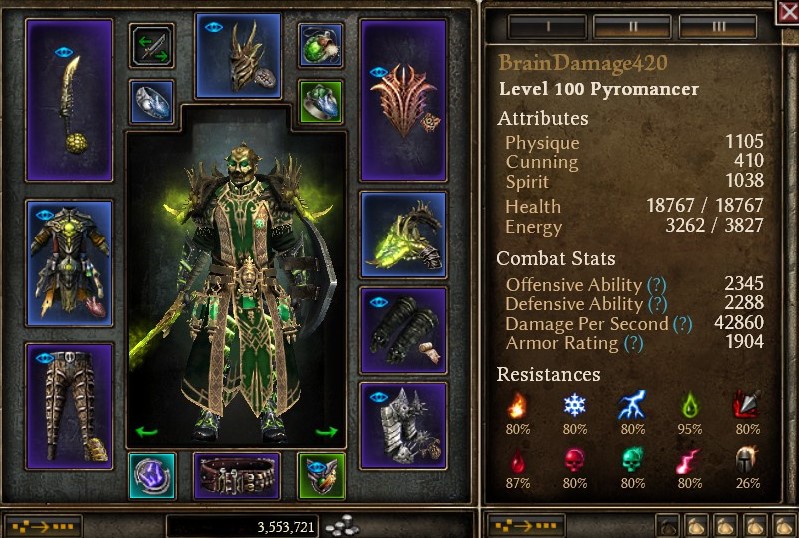
Task: Select the medal slot beside the belt
Action: click(322, 476)
